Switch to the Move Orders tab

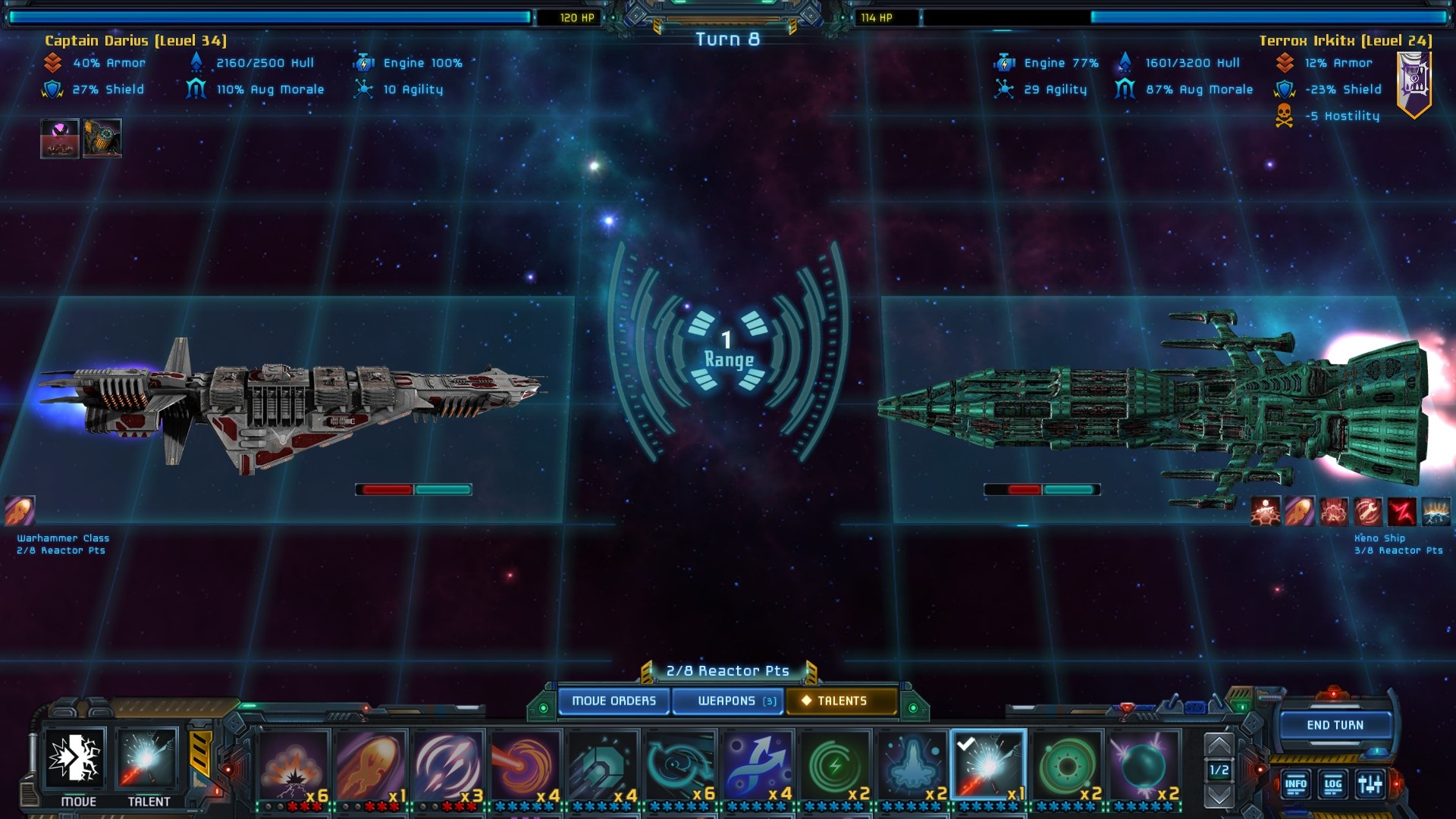pyautogui.click(x=614, y=701)
